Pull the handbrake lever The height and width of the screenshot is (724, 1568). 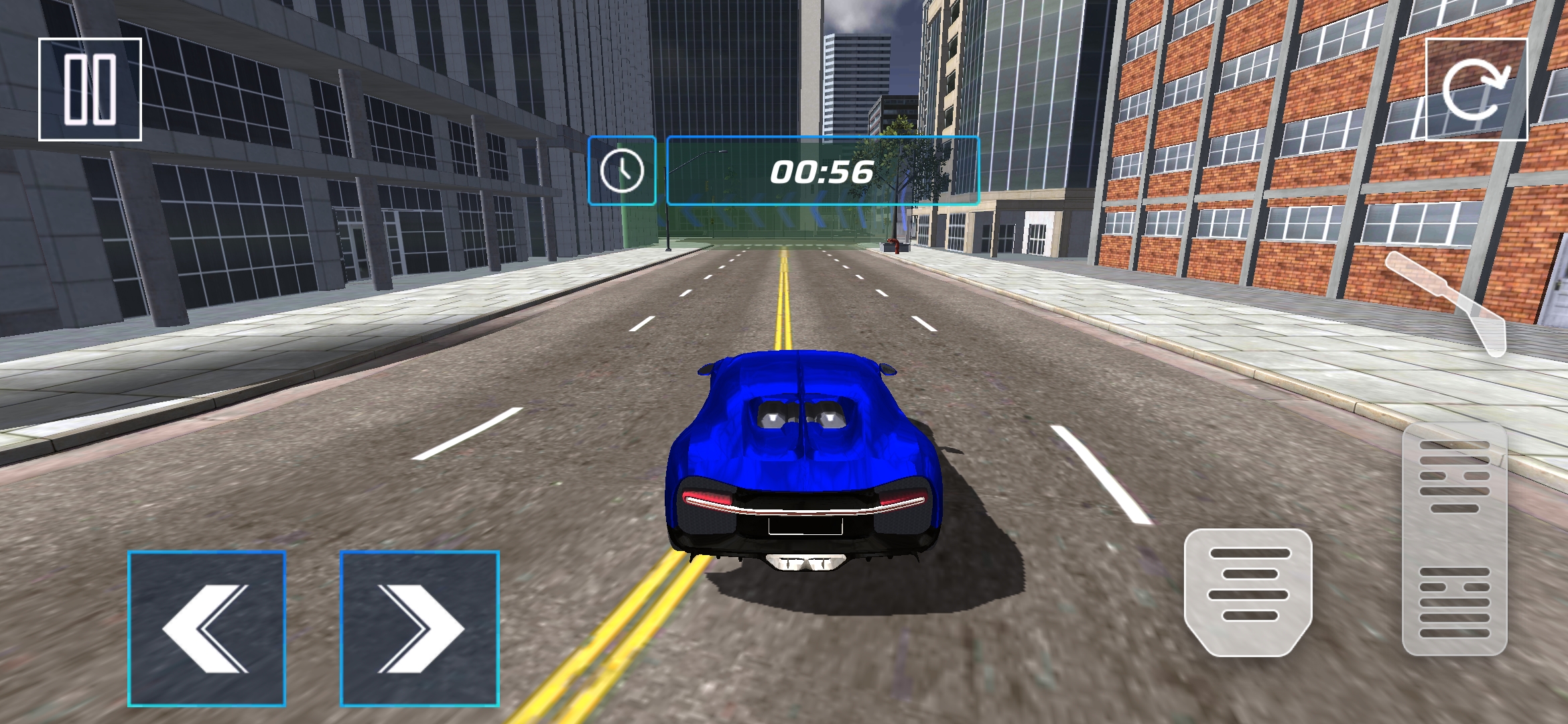(x=1447, y=302)
